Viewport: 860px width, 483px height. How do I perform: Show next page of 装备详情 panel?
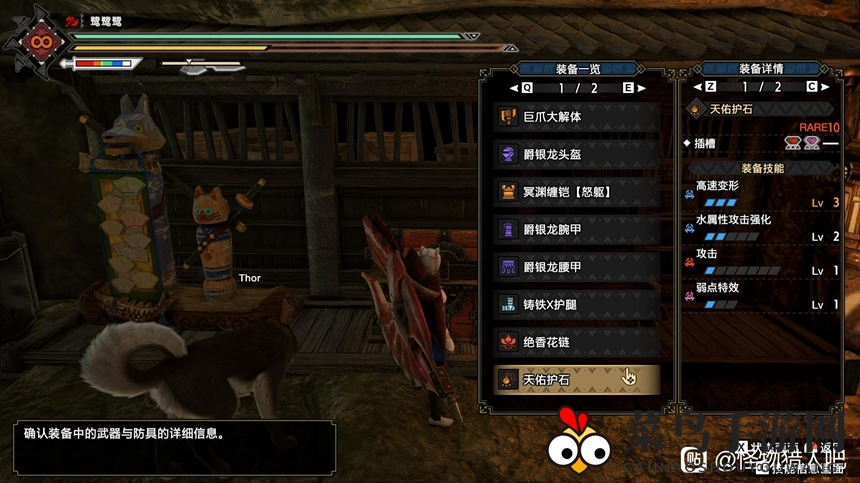coord(813,87)
